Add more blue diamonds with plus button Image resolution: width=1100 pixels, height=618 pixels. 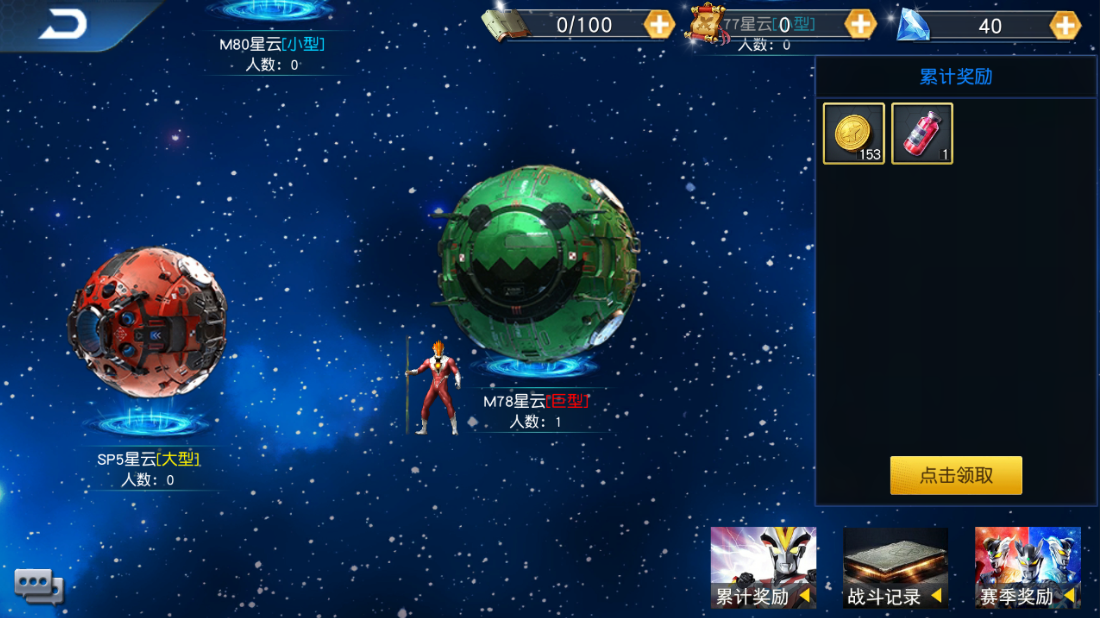point(1065,25)
